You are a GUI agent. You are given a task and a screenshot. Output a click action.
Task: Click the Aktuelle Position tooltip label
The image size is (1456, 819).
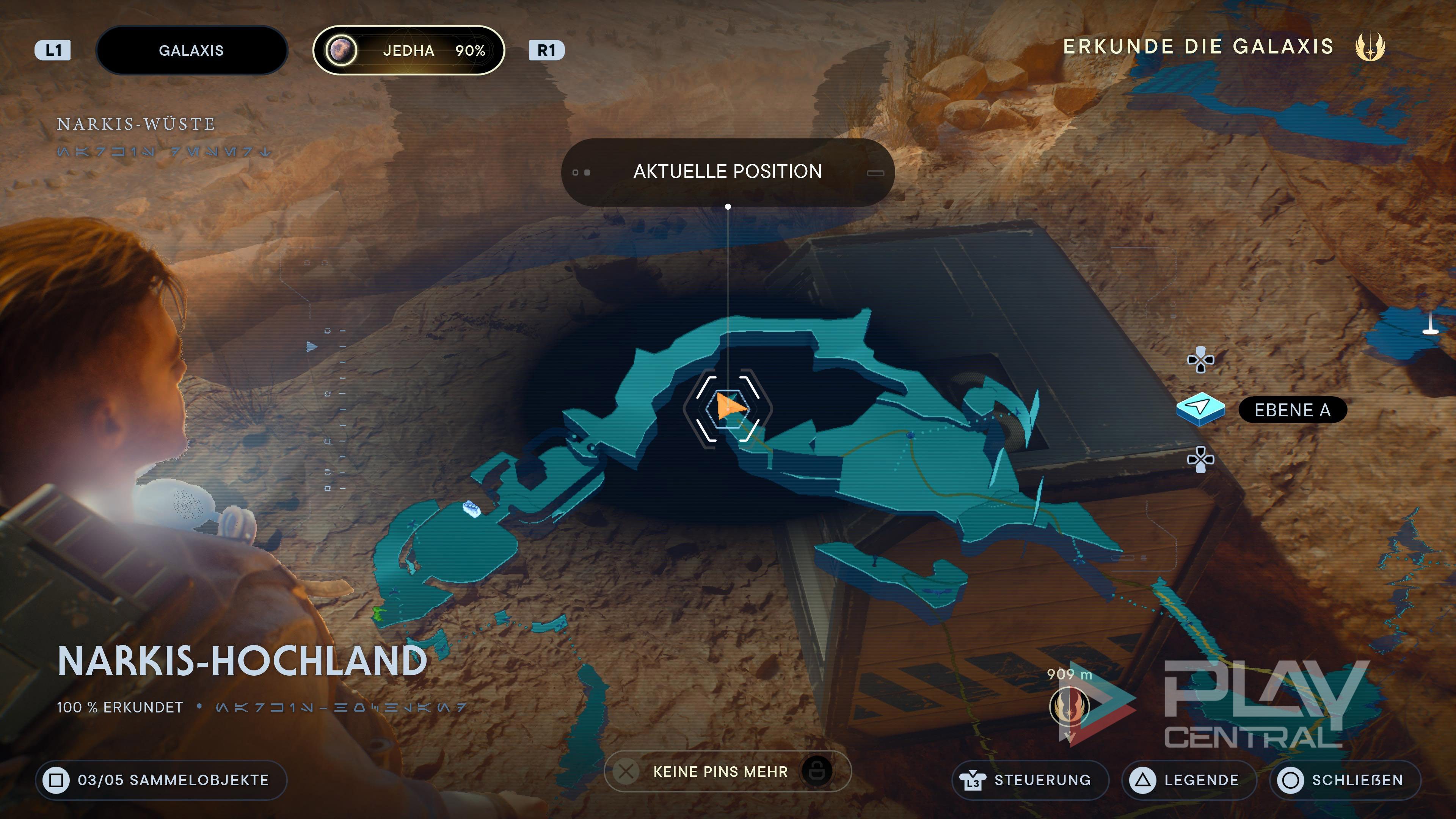728,171
